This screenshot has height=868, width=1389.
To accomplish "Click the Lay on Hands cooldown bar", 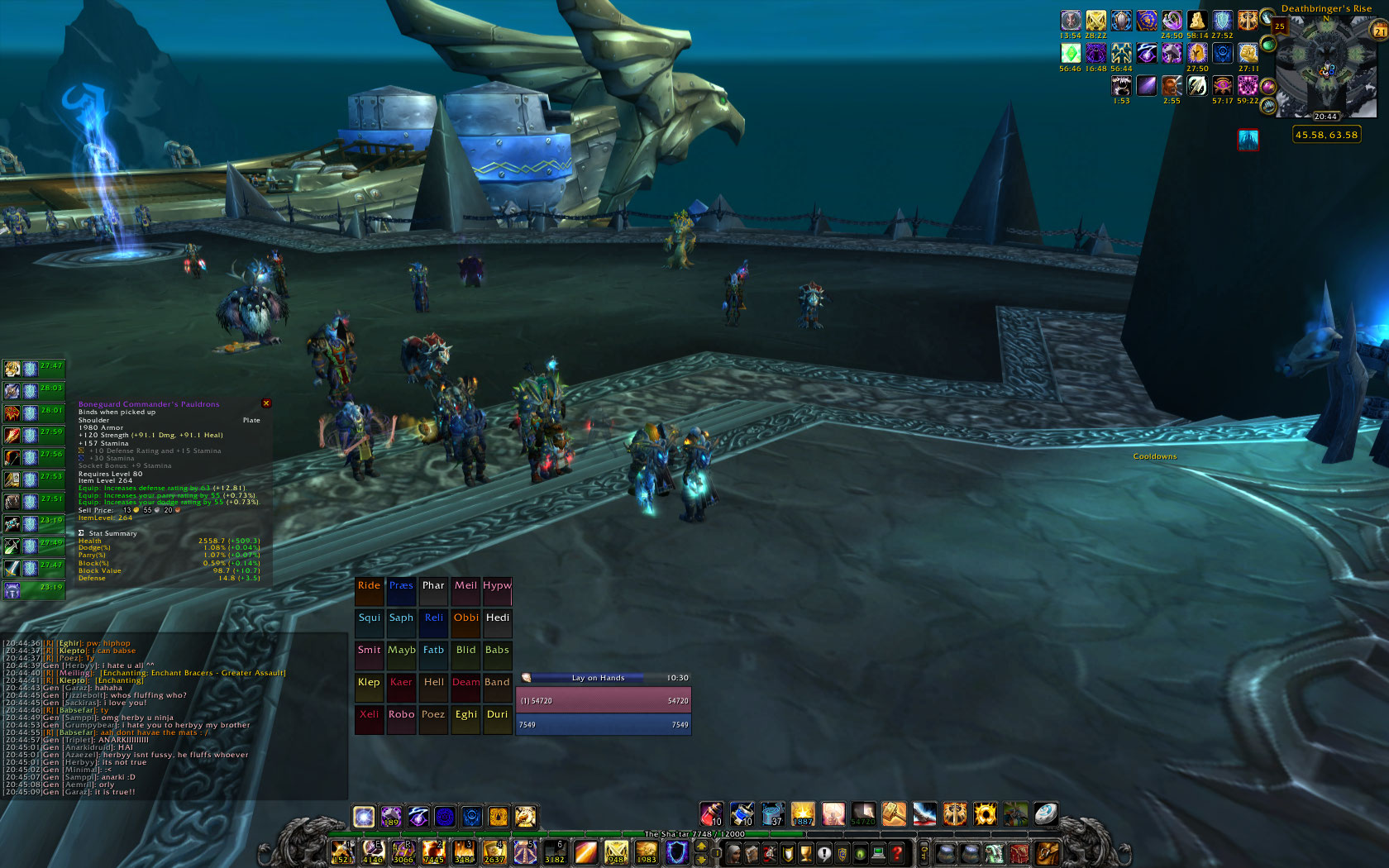I will pyautogui.click(x=604, y=678).
